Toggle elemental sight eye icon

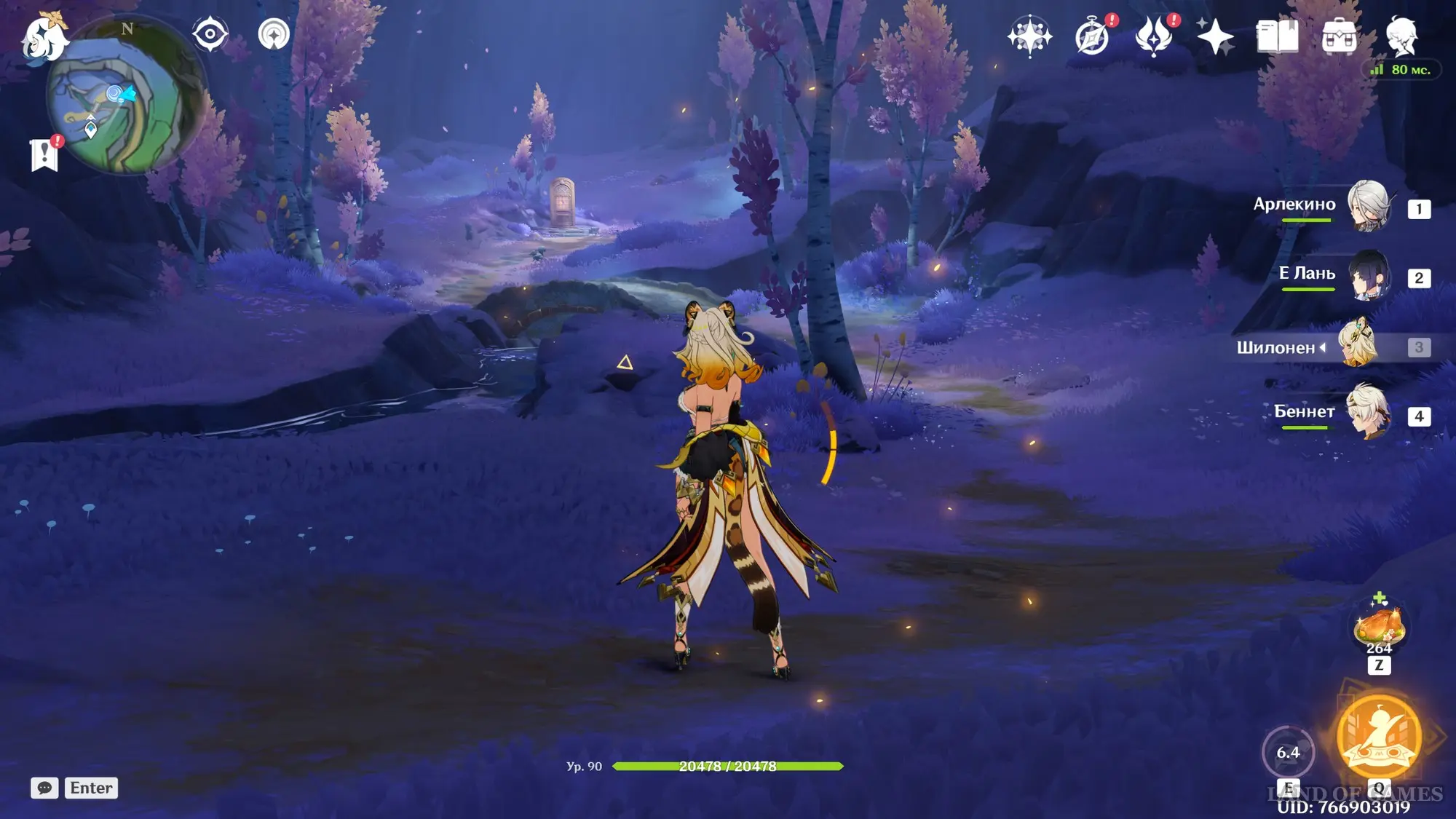pos(210,34)
